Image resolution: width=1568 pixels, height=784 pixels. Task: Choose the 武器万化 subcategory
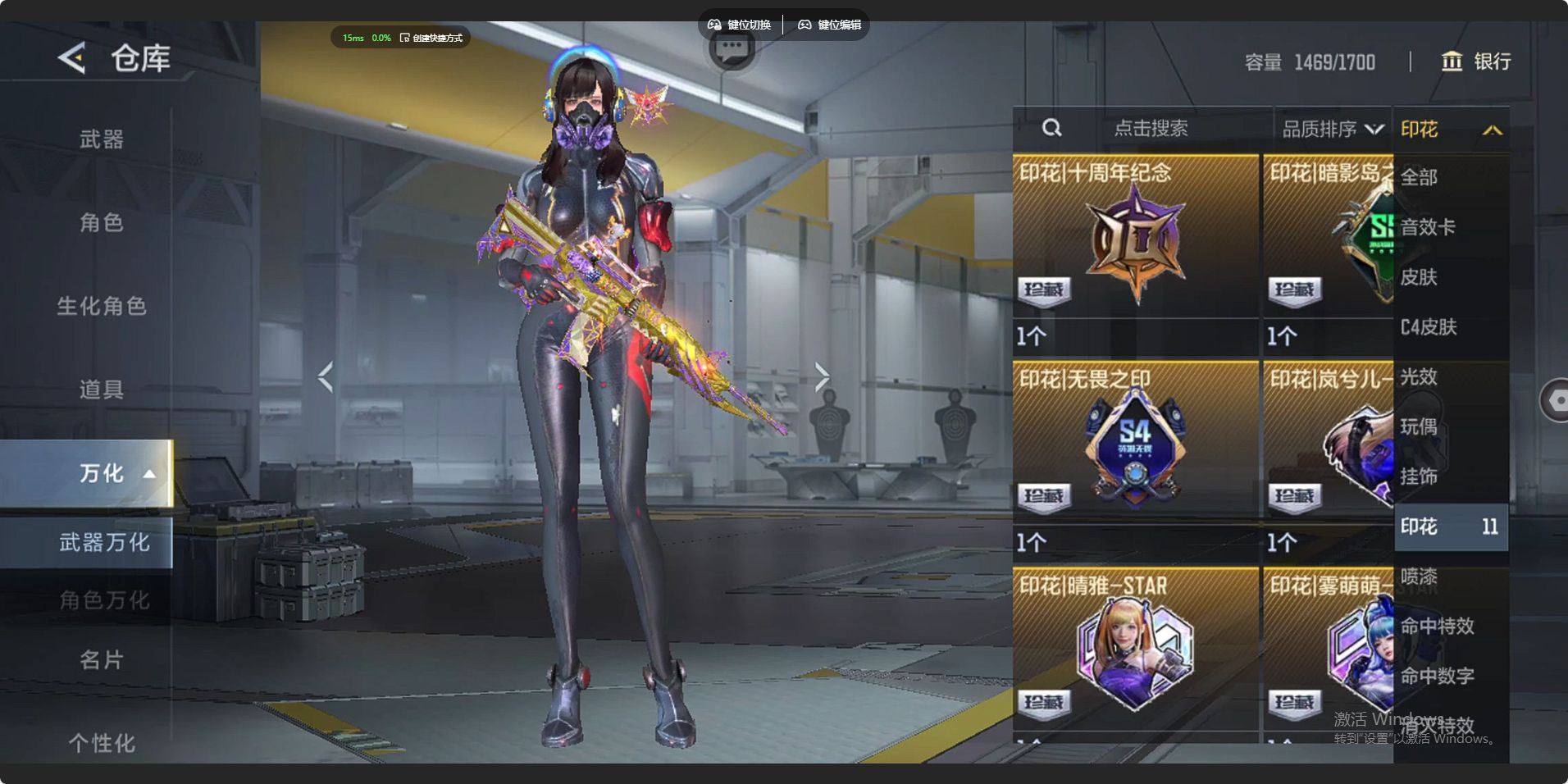(103, 542)
